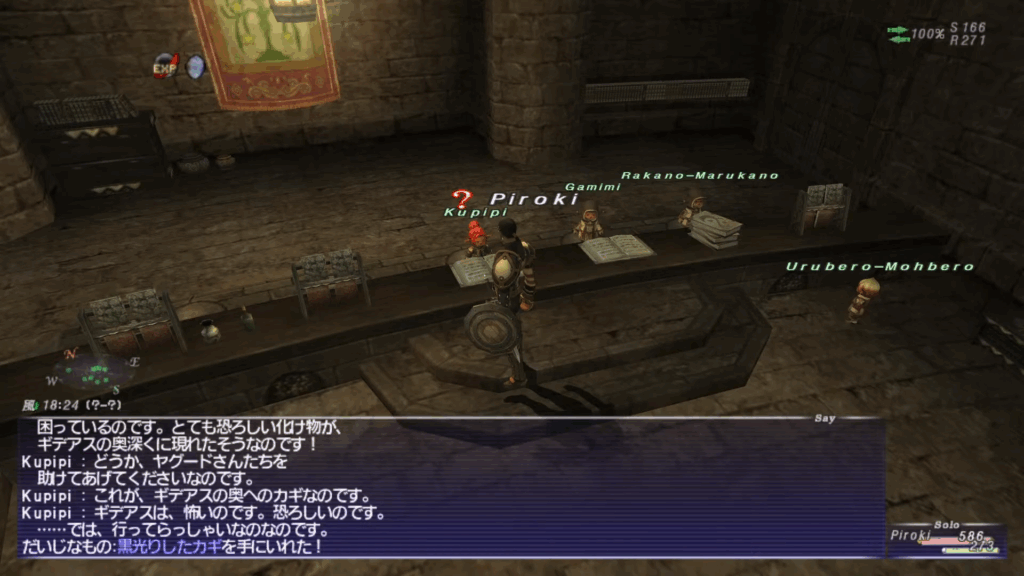The width and height of the screenshot is (1024, 576).
Task: Select the pale blue crystal status icon
Action: [x=195, y=66]
